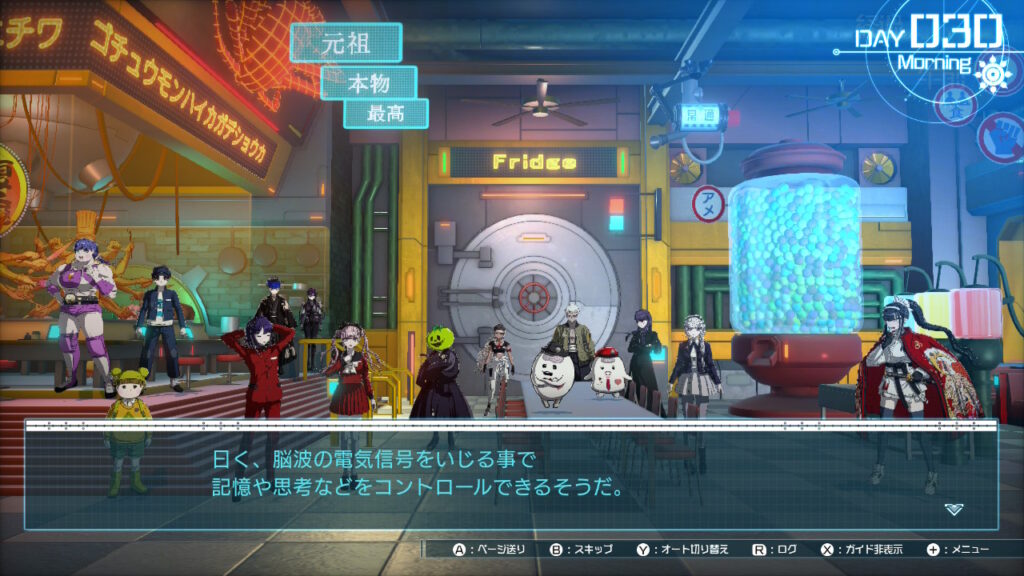This screenshot has height=576, width=1024.
Task: Advance the dialogue text box
Action: 510,475
